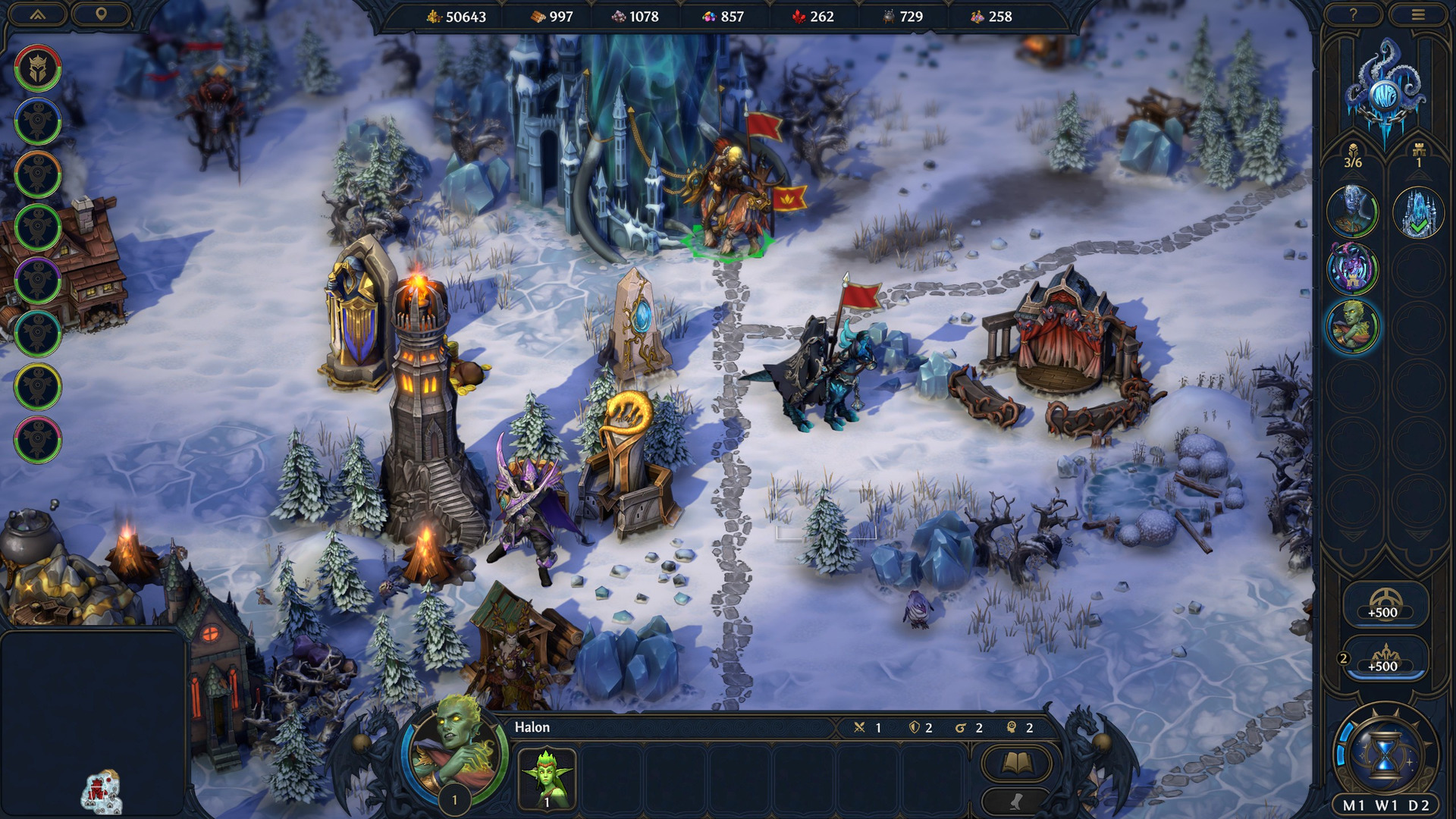Click the pink-ringed player emblem

click(x=37, y=440)
